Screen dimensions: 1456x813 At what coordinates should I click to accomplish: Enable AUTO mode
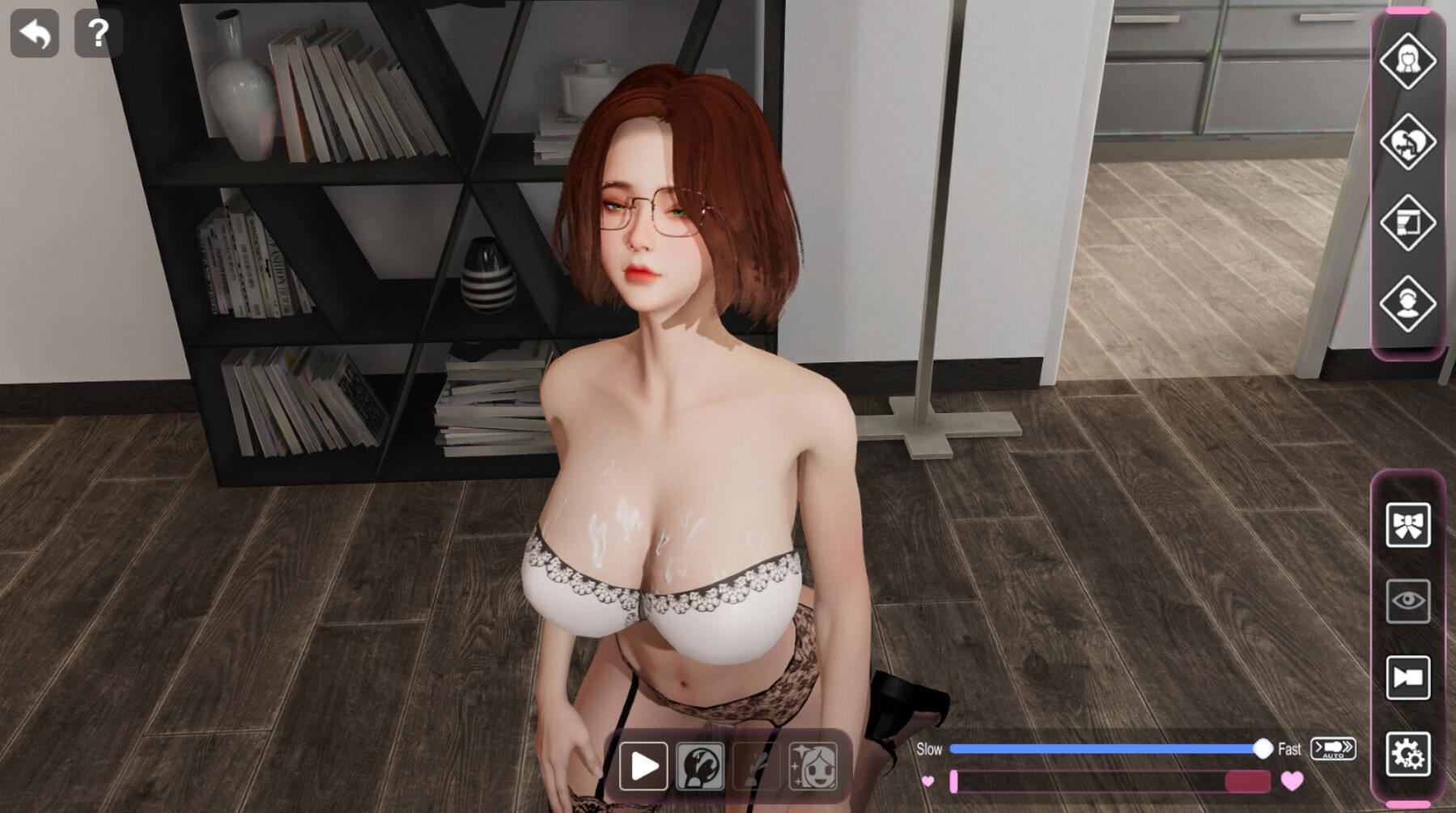(1334, 749)
